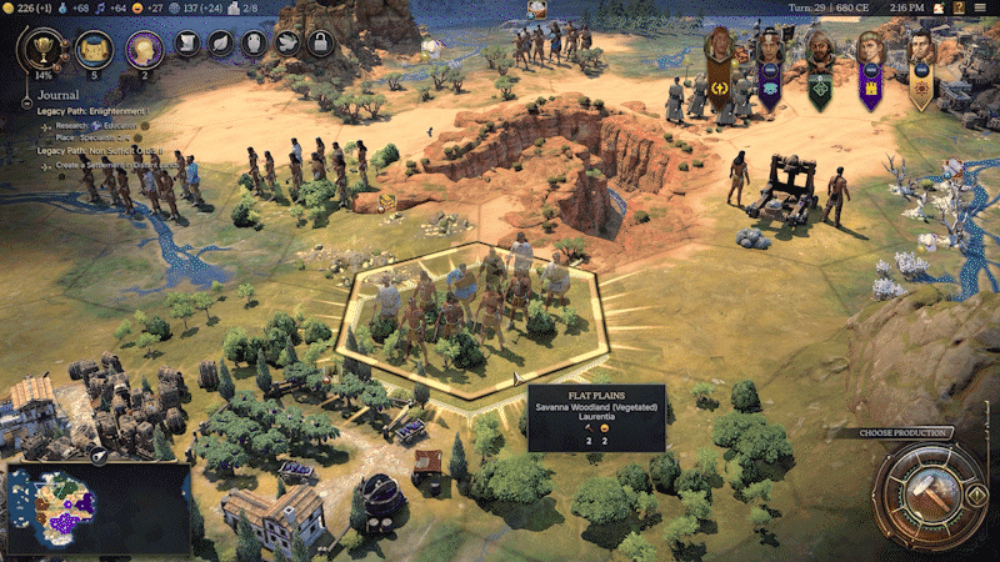Screen dimensions: 1000x562
Task: Open the leaf icon panel
Action: 220,43
